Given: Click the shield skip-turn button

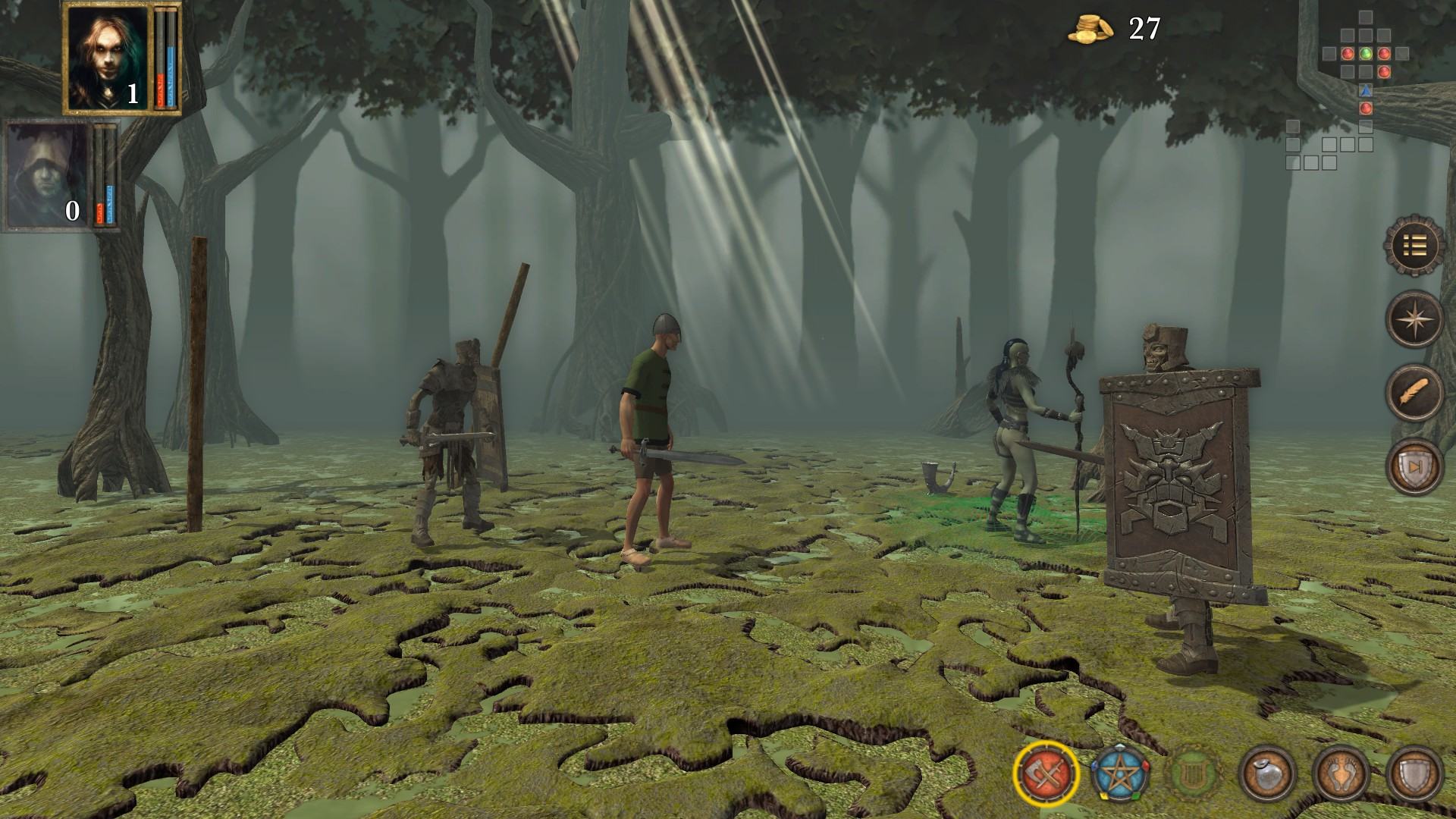Looking at the screenshot, I should [1414, 466].
